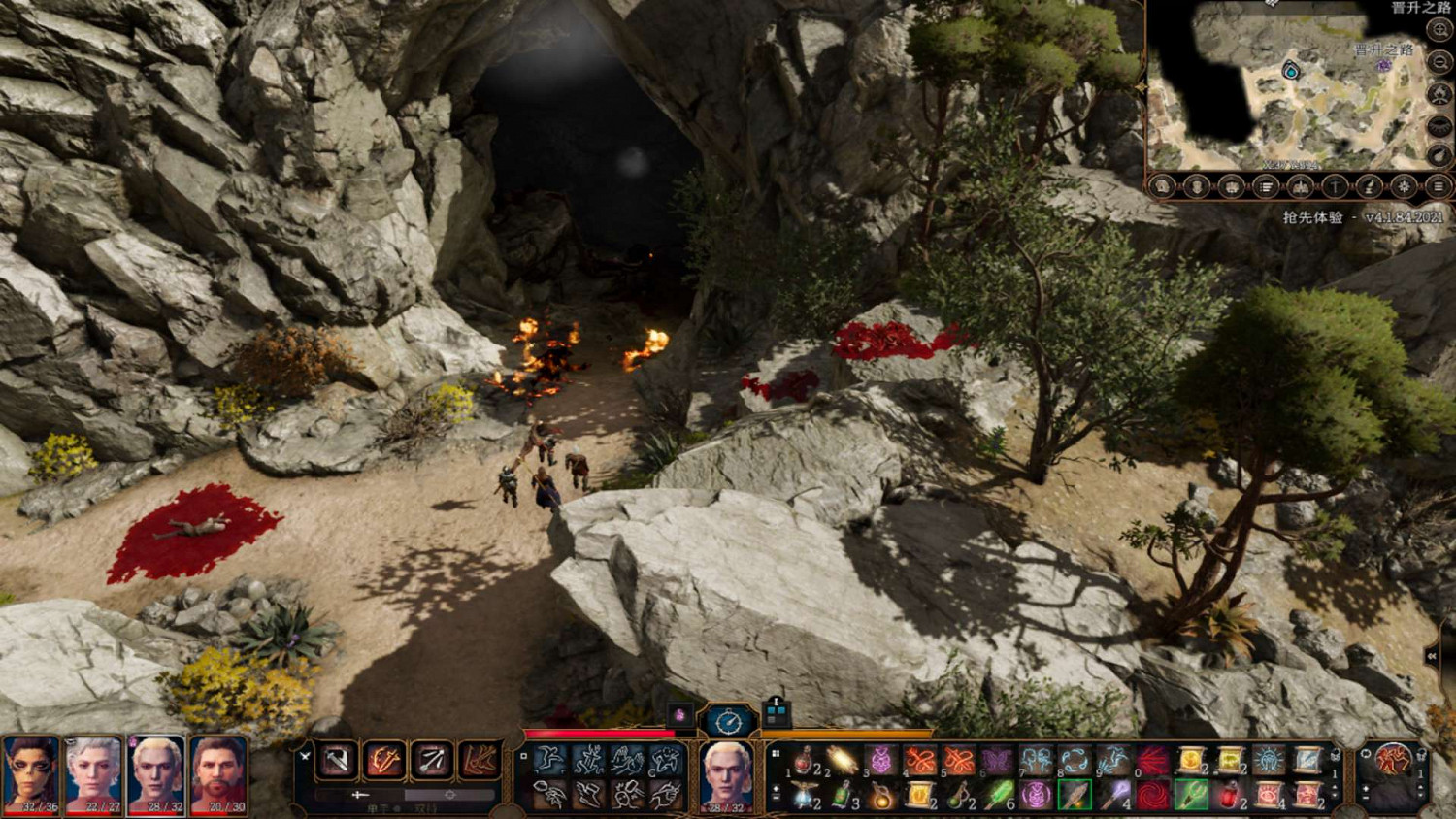
Task: Click the red health potion hotbar slot
Action: tap(804, 761)
